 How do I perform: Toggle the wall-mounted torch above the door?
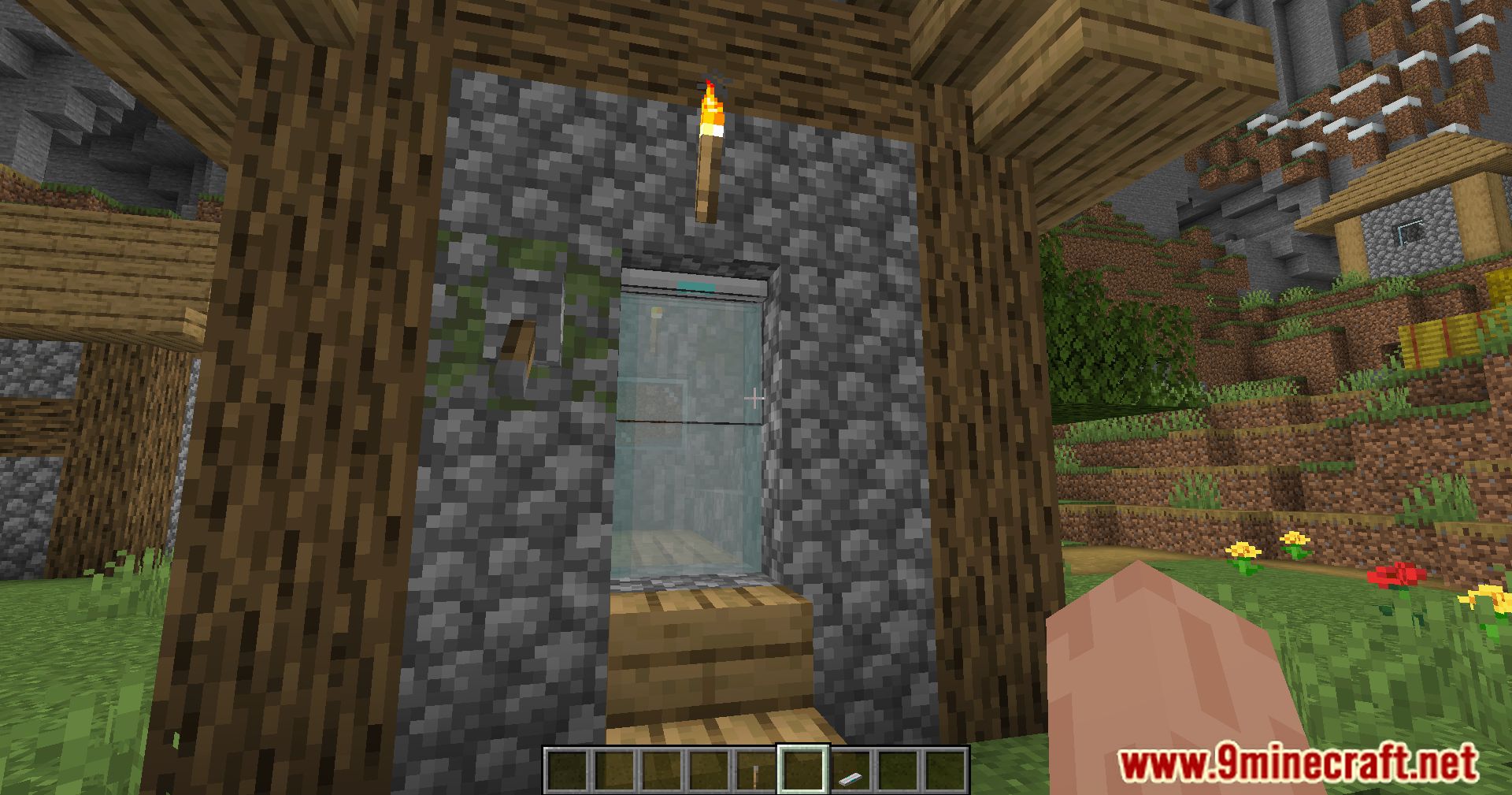click(x=709, y=150)
